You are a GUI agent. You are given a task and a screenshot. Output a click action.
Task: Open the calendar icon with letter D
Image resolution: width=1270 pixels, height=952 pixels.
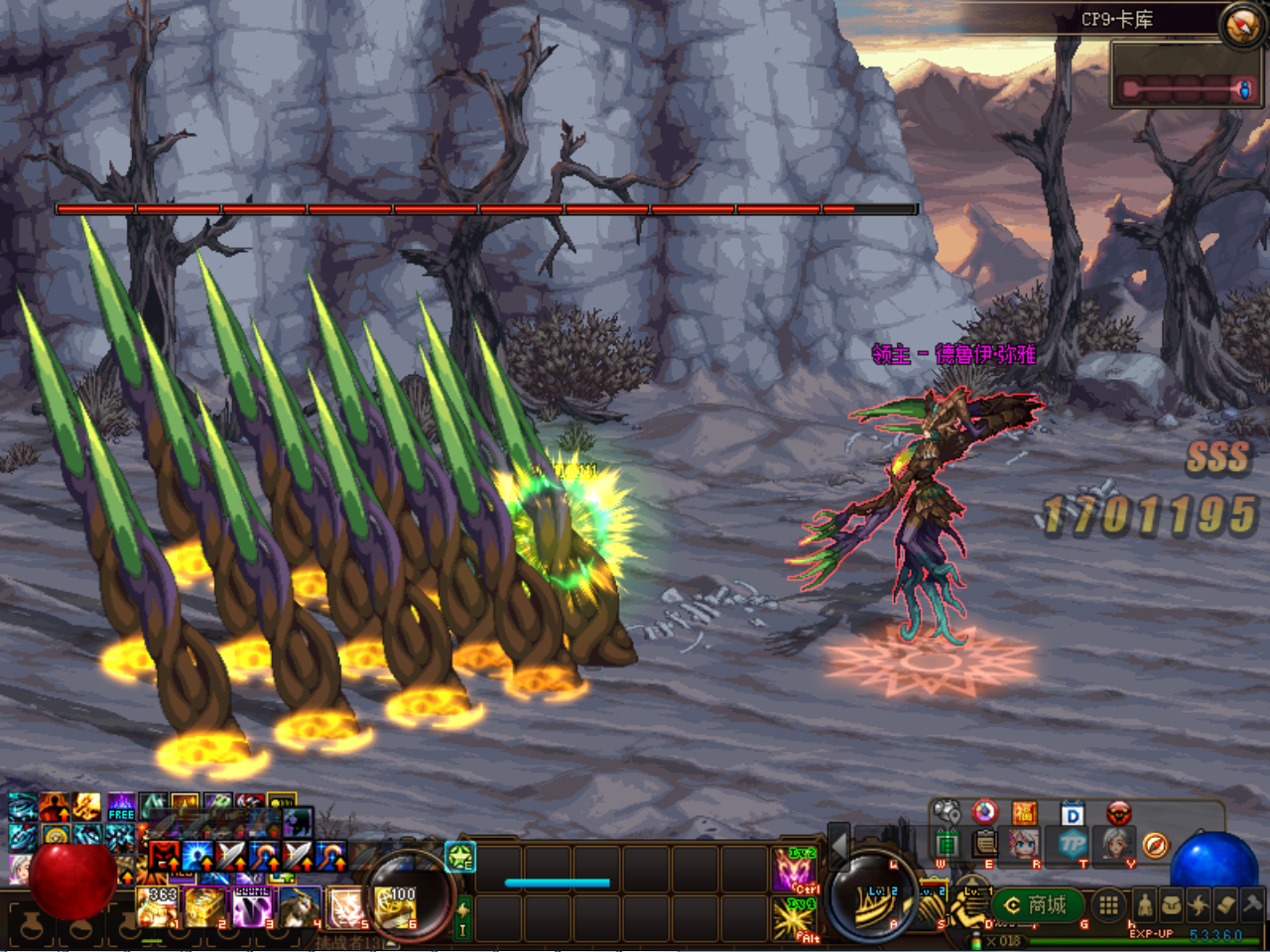click(x=1073, y=814)
